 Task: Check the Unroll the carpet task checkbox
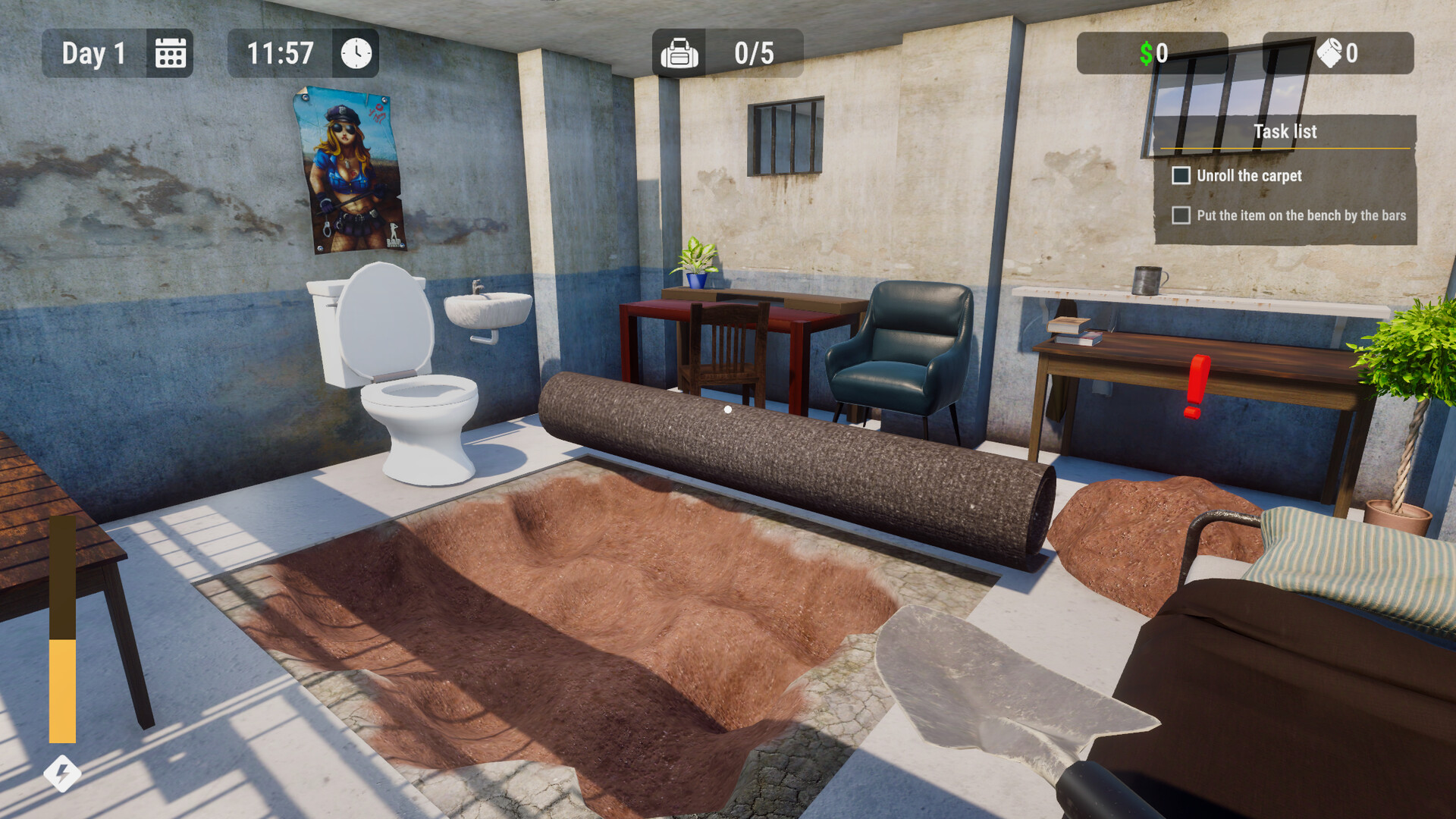[1181, 175]
